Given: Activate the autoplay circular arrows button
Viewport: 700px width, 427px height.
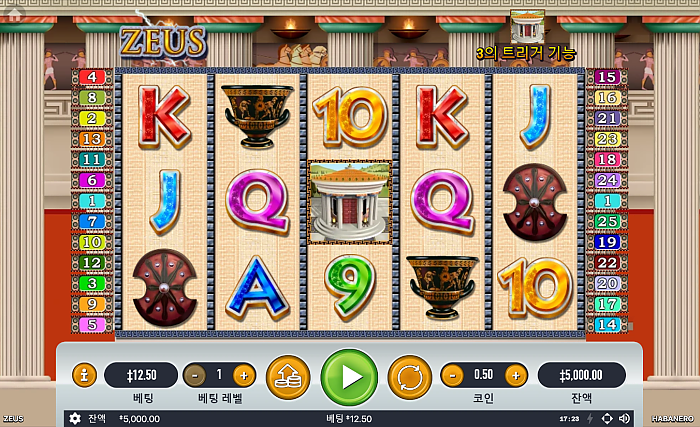Looking at the screenshot, I should click(x=409, y=377).
